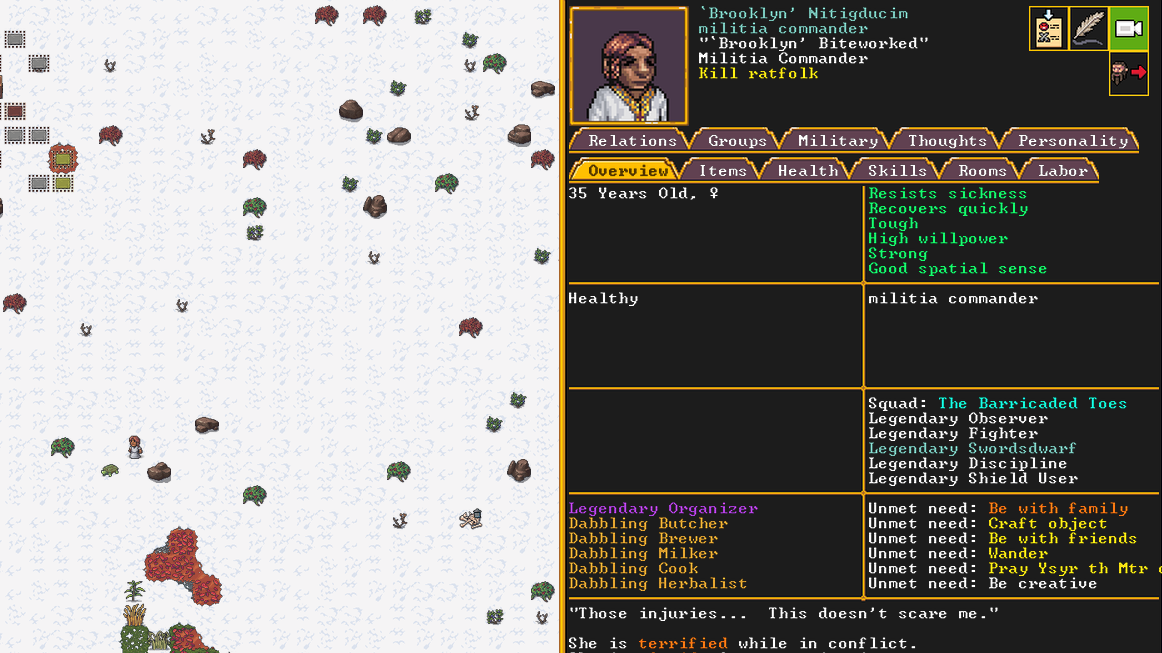Screen dimensions: 1162x653
Task: Open the Thoughts tab
Action: [x=947, y=141]
